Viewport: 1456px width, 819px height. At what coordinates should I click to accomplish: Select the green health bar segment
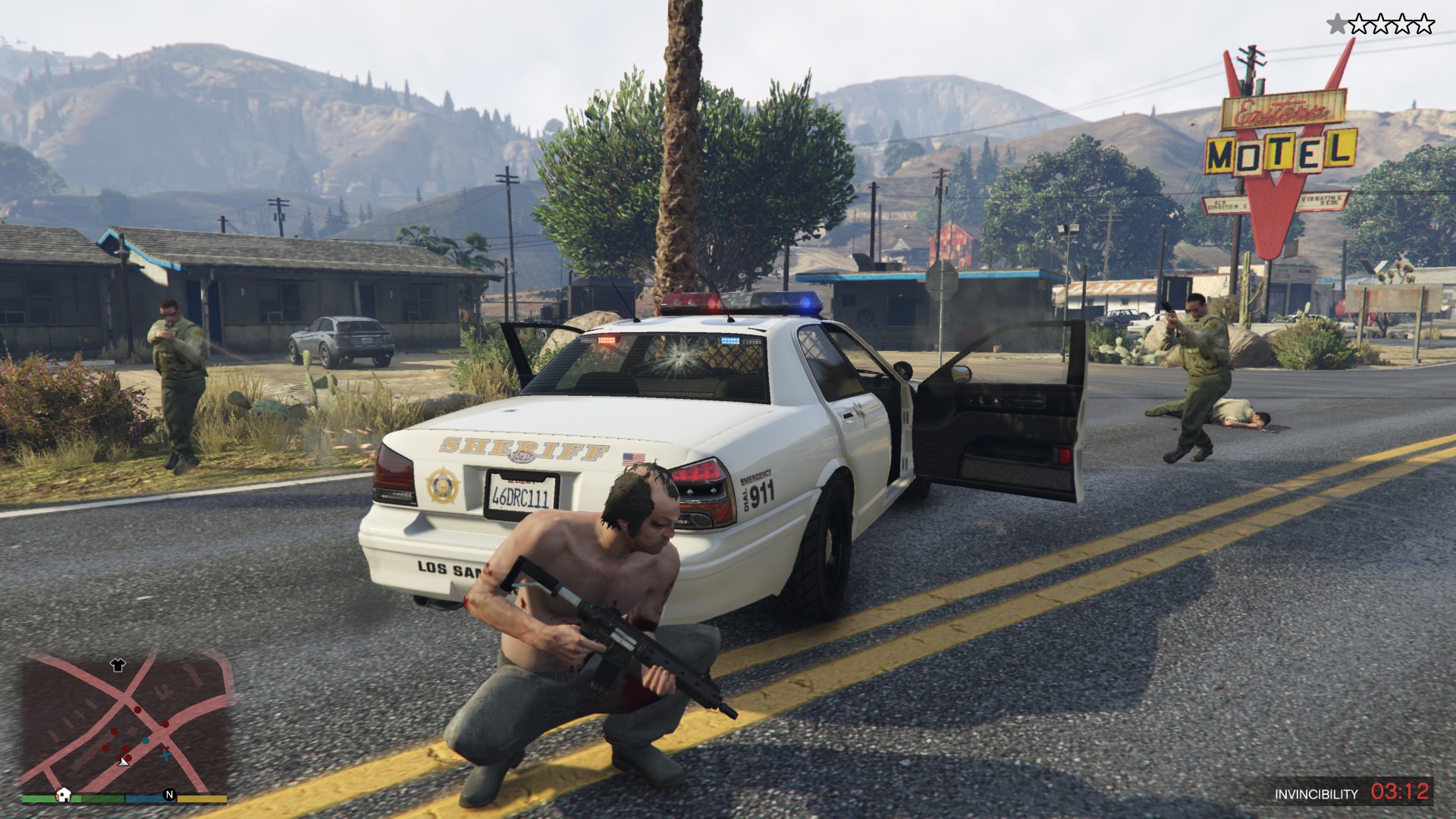pyautogui.click(x=100, y=798)
